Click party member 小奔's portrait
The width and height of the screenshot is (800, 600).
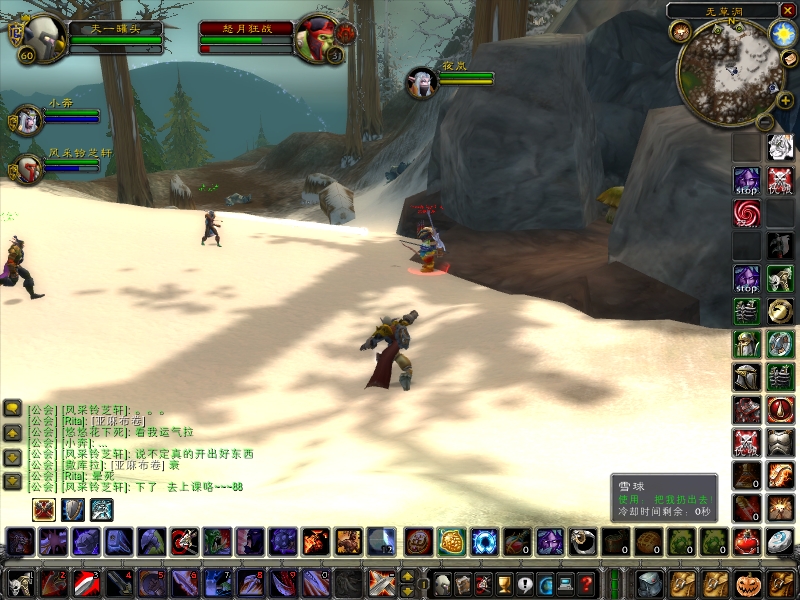click(25, 119)
